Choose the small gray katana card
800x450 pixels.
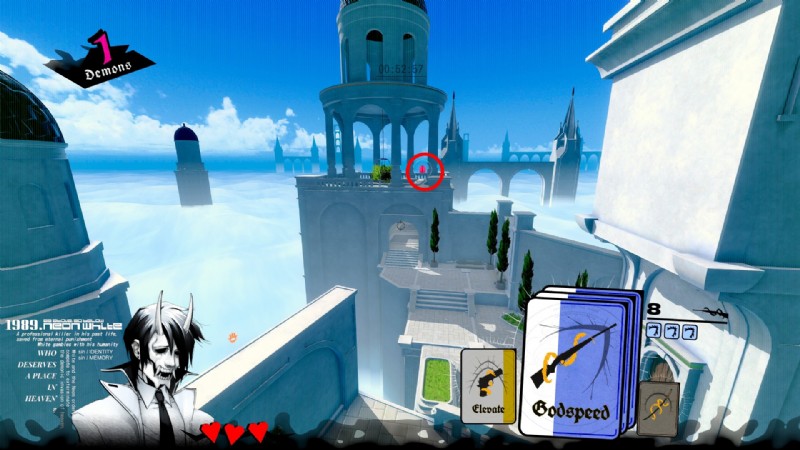pos(658,408)
